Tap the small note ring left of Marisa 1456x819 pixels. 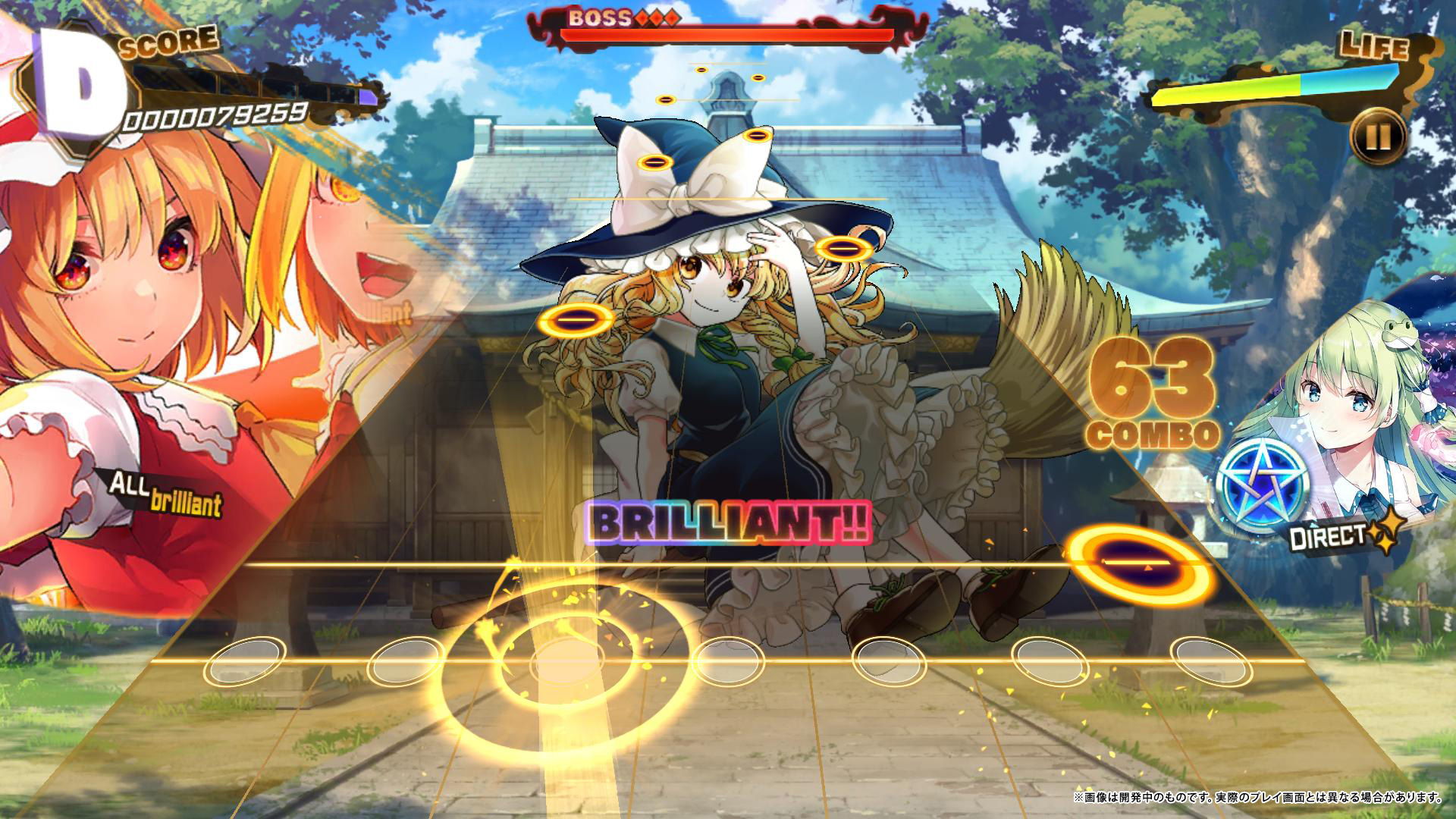[x=578, y=321]
